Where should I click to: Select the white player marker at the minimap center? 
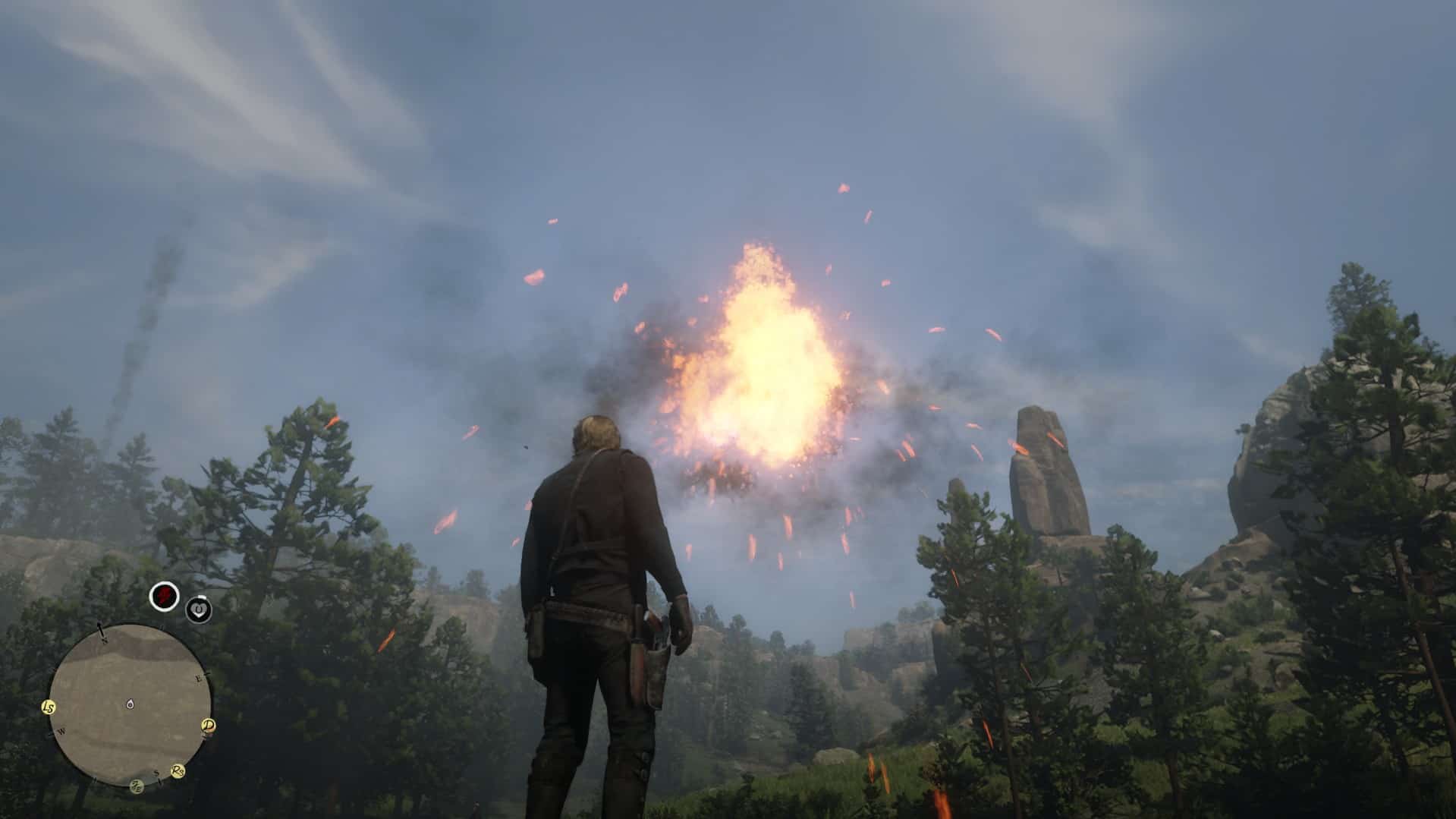coord(130,704)
